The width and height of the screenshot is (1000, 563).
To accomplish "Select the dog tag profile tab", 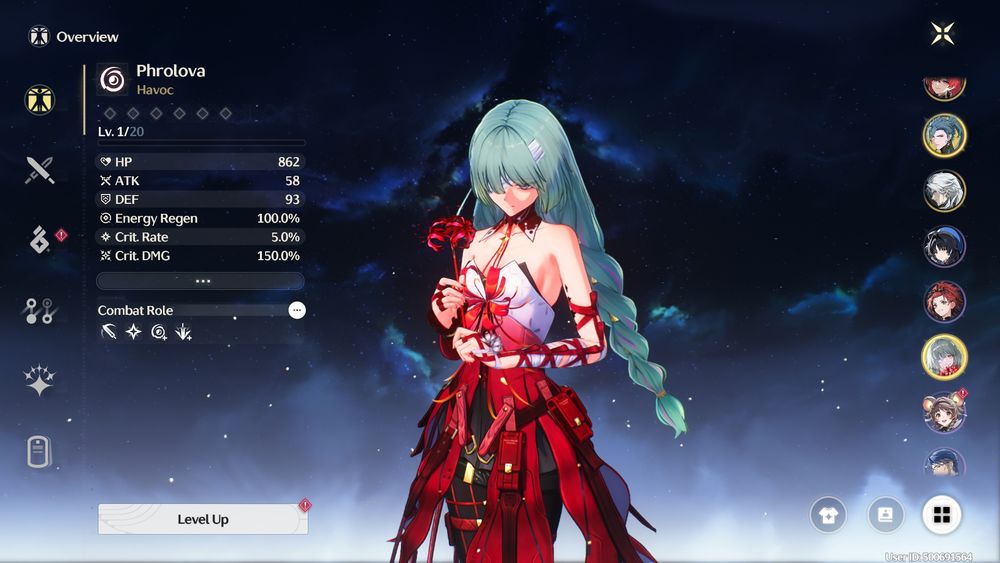I will 39,452.
